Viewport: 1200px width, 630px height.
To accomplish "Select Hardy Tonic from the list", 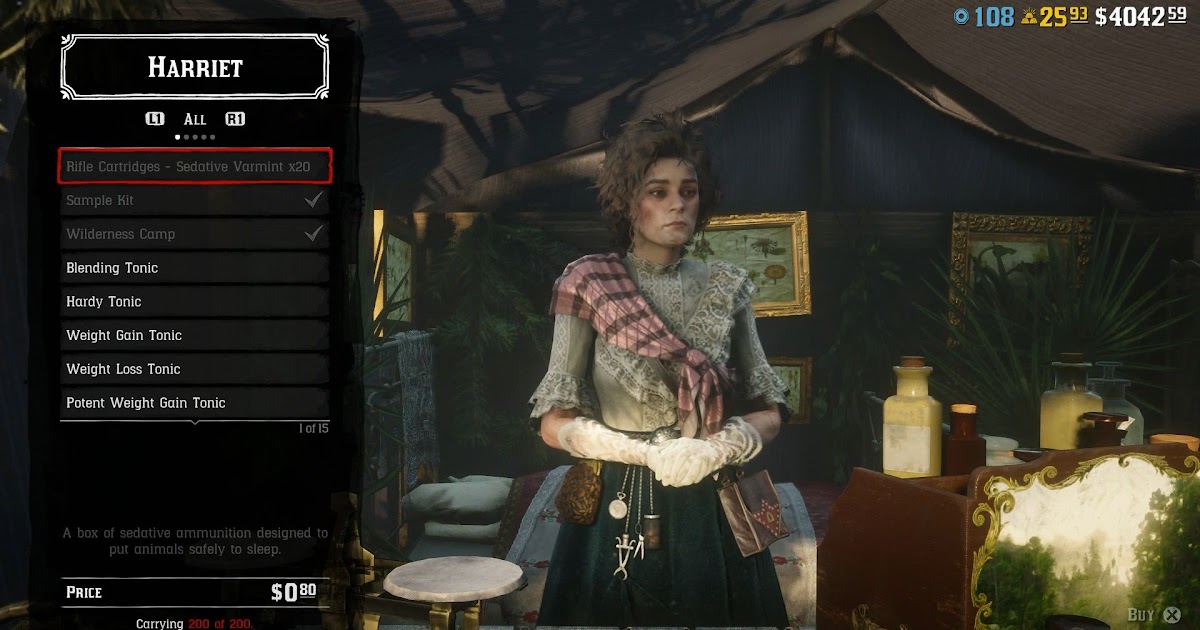I will [x=194, y=302].
